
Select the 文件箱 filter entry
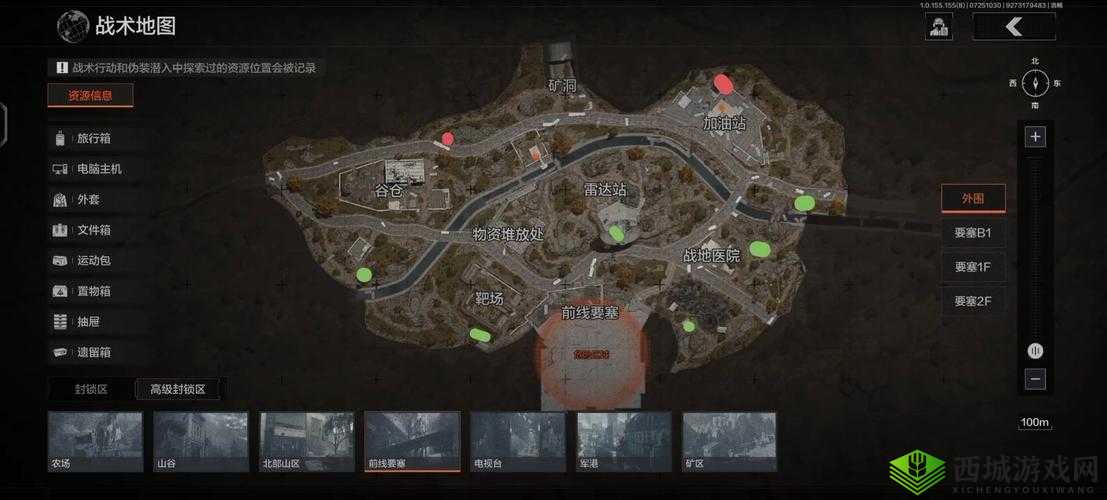93,230
